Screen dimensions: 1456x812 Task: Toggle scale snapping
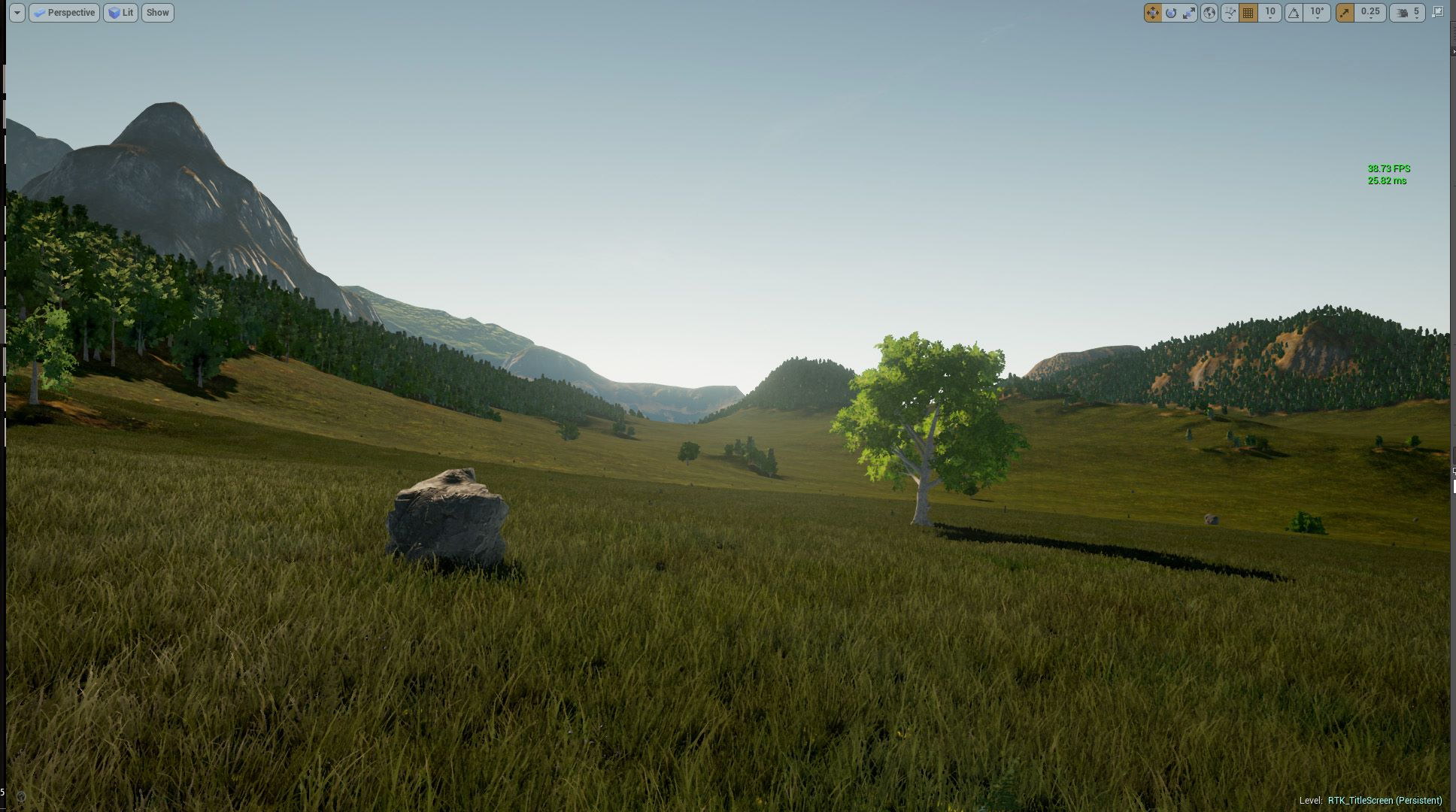1343,13
